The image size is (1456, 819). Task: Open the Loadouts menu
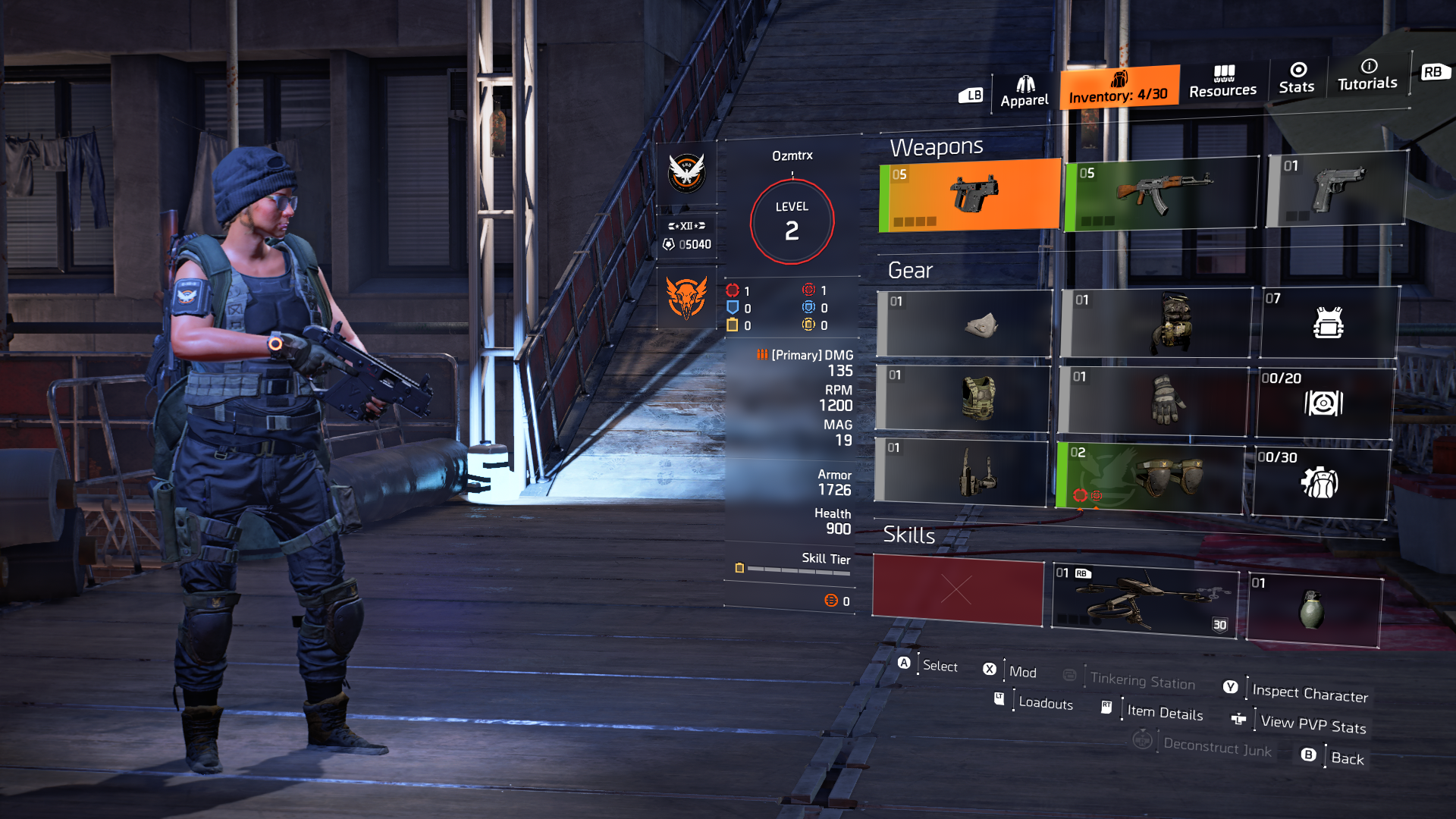1045,704
